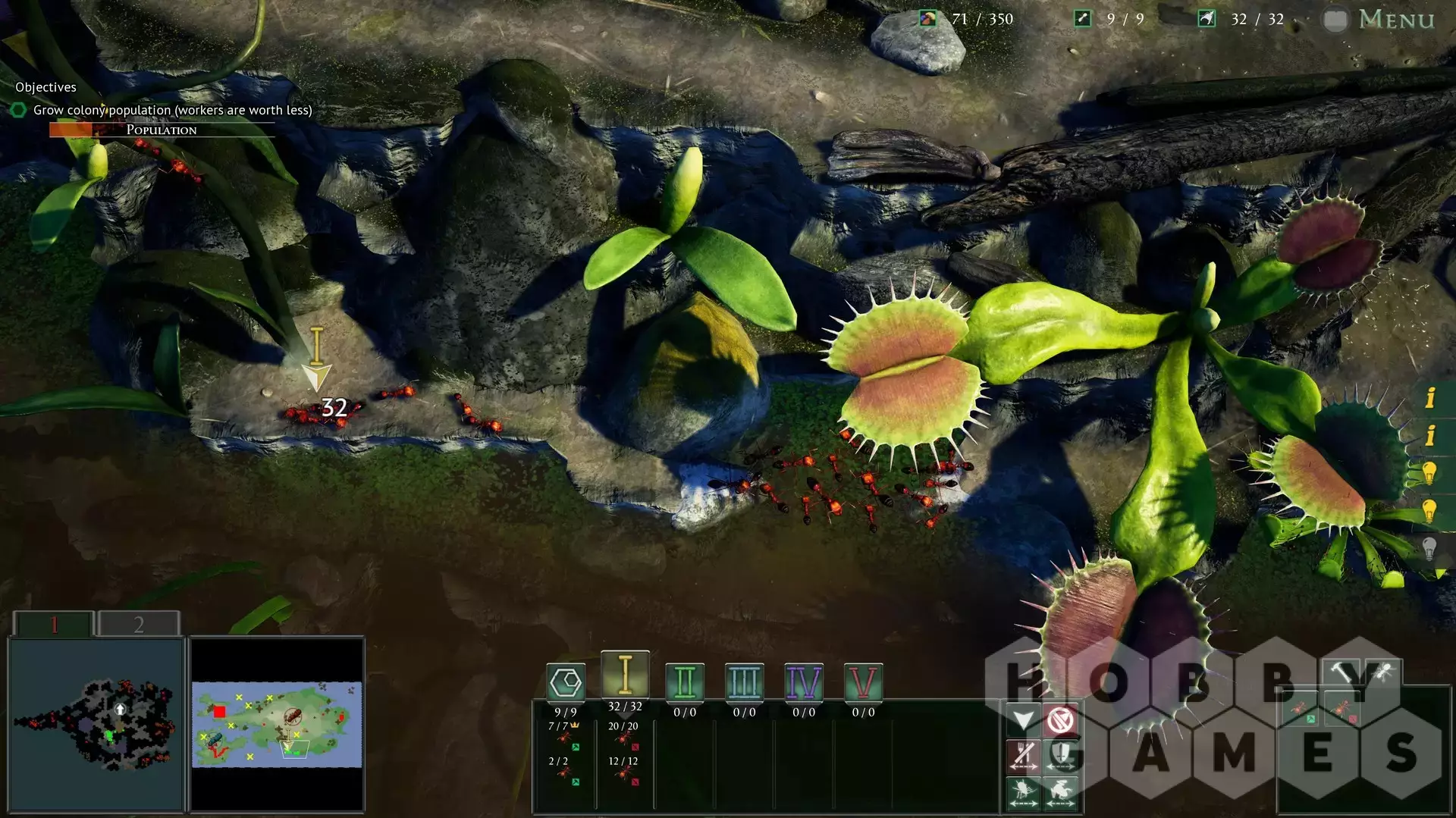Select the blue pheromone group III
This screenshot has height=818, width=1456.
(744, 682)
